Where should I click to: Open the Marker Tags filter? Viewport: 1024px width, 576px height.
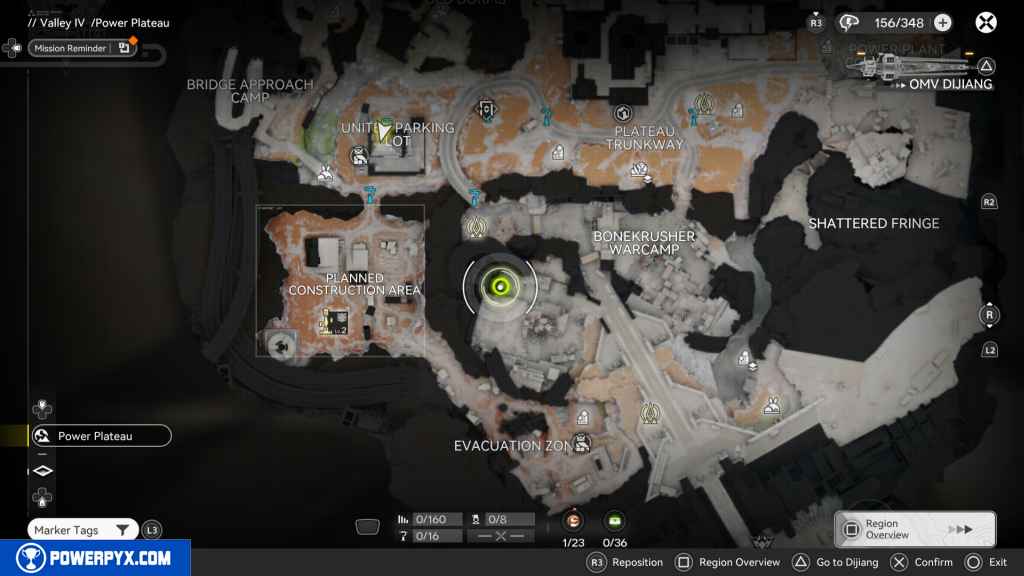point(84,530)
